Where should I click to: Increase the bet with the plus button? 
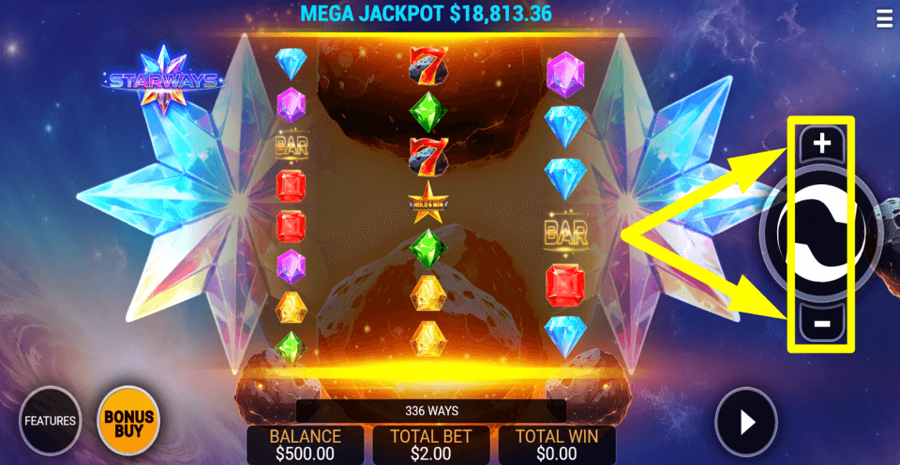[x=821, y=144]
